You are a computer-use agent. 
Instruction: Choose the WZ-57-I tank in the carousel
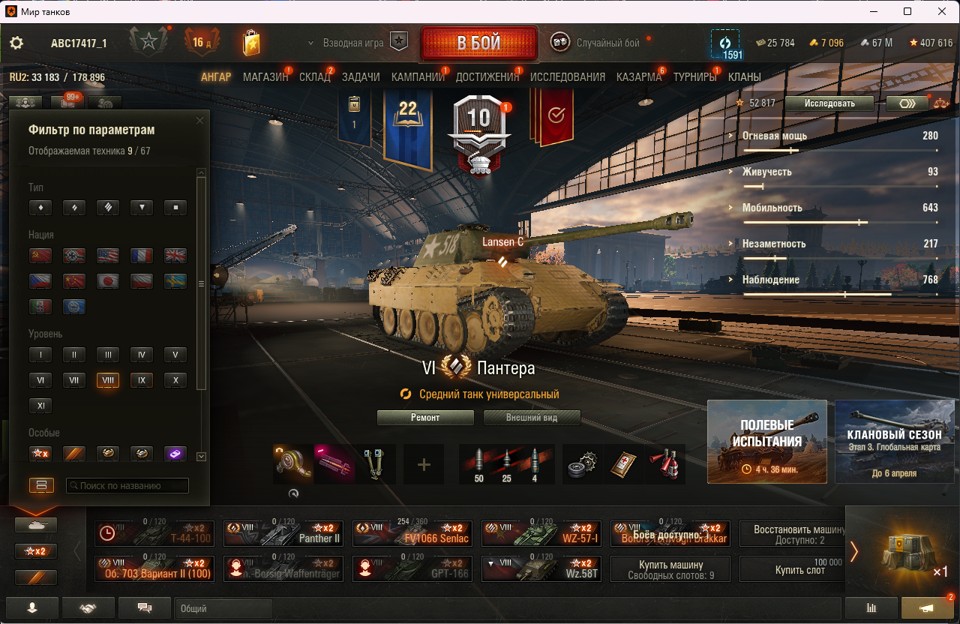click(541, 533)
